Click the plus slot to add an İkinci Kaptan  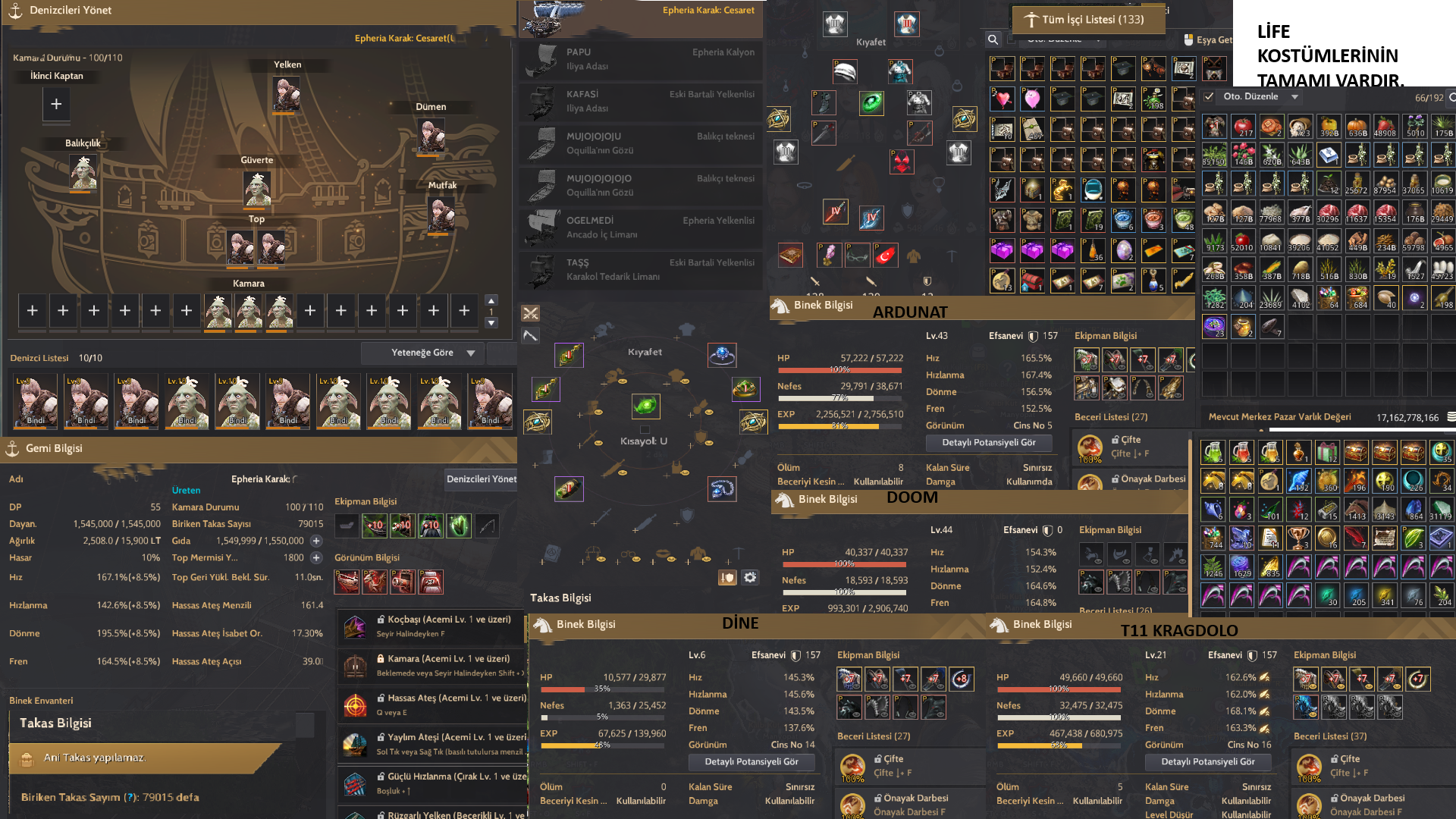click(55, 103)
